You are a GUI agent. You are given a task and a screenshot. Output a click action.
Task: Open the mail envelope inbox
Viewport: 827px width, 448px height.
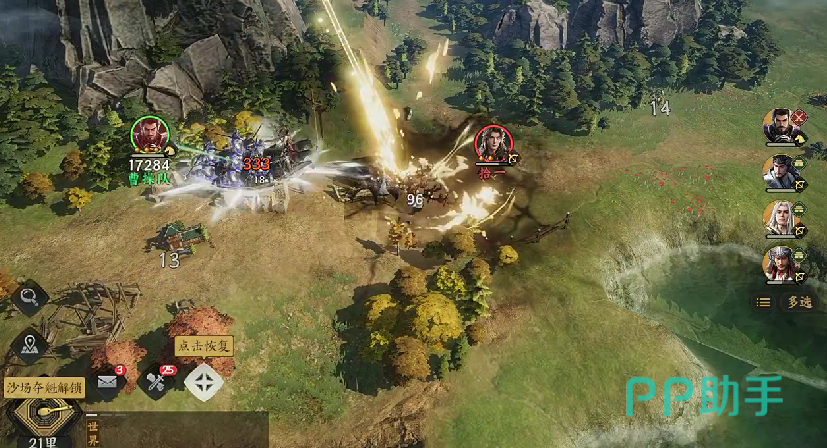[108, 381]
